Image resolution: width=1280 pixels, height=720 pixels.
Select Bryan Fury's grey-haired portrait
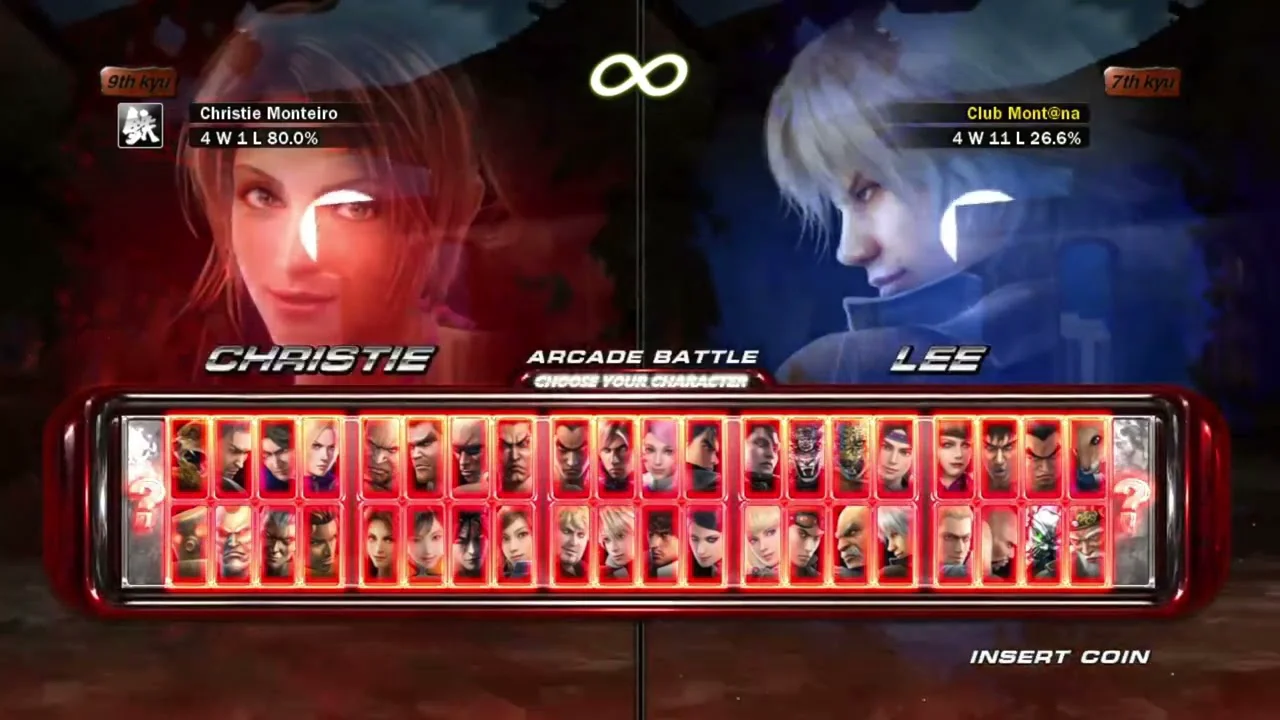[278, 544]
